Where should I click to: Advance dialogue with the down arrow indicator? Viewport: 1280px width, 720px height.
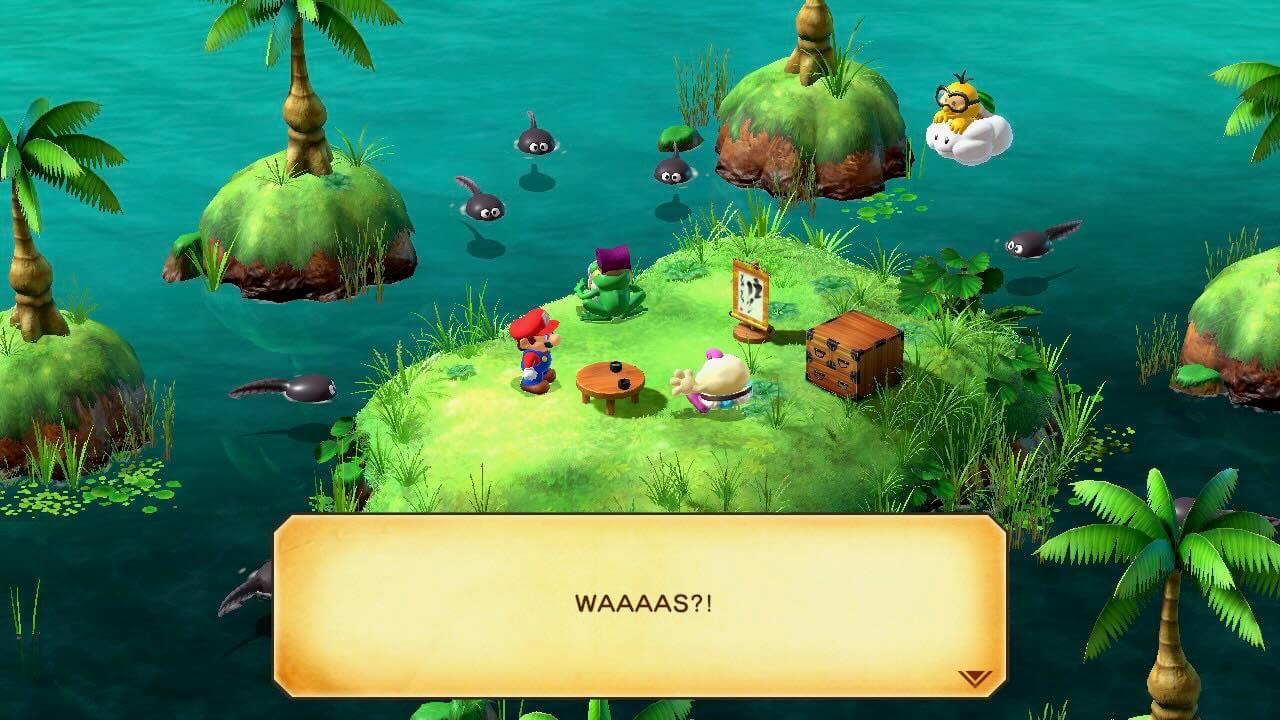[974, 678]
